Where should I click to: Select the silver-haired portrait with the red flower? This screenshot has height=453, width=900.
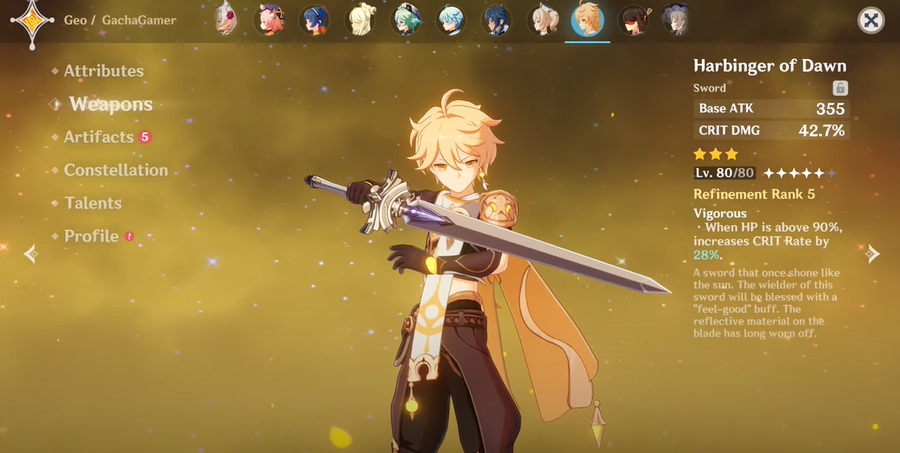227,20
